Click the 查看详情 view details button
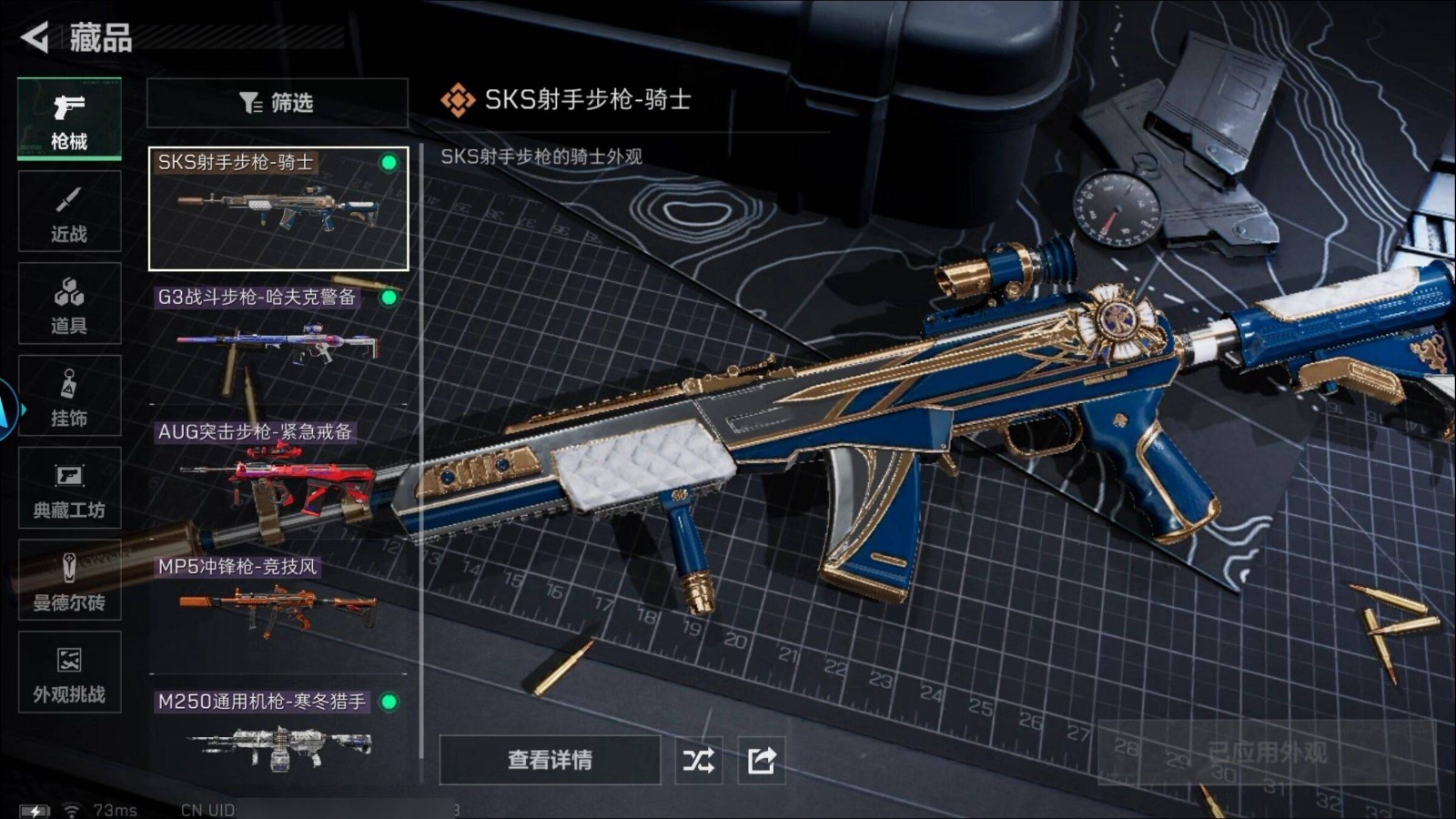The image size is (1456, 819). (550, 760)
